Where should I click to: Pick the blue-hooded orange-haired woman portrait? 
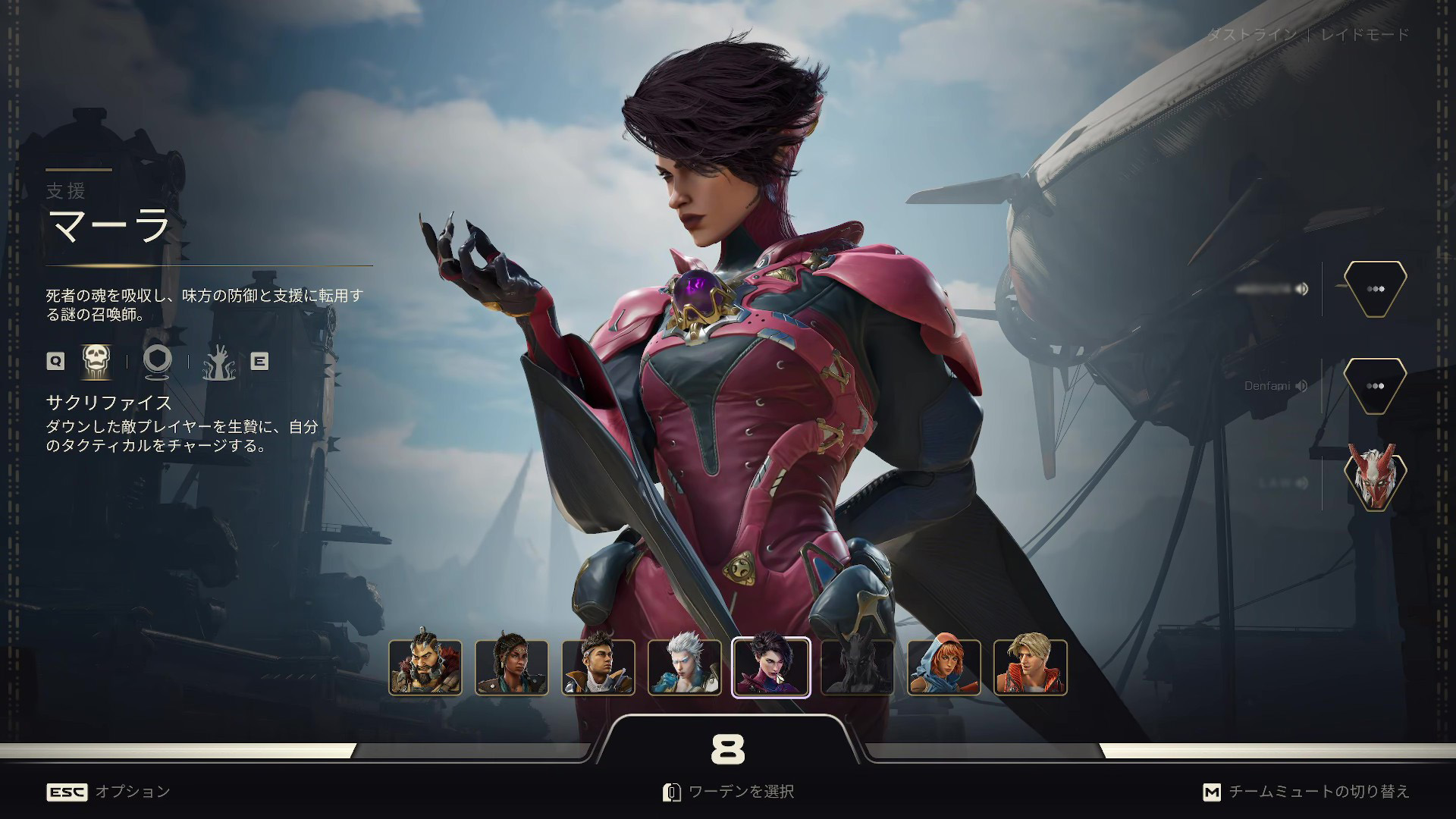pos(944,667)
